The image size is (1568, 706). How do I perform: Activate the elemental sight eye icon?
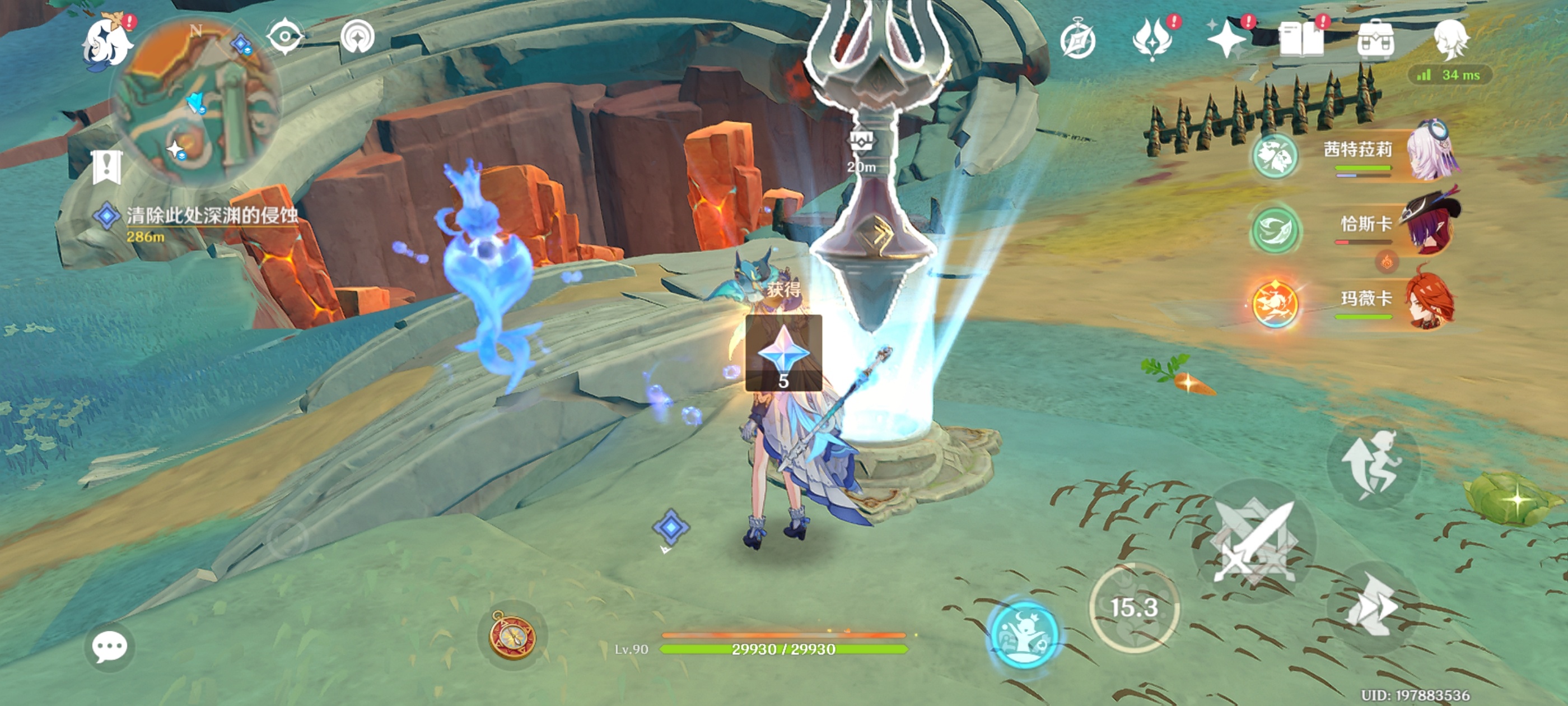coord(285,37)
